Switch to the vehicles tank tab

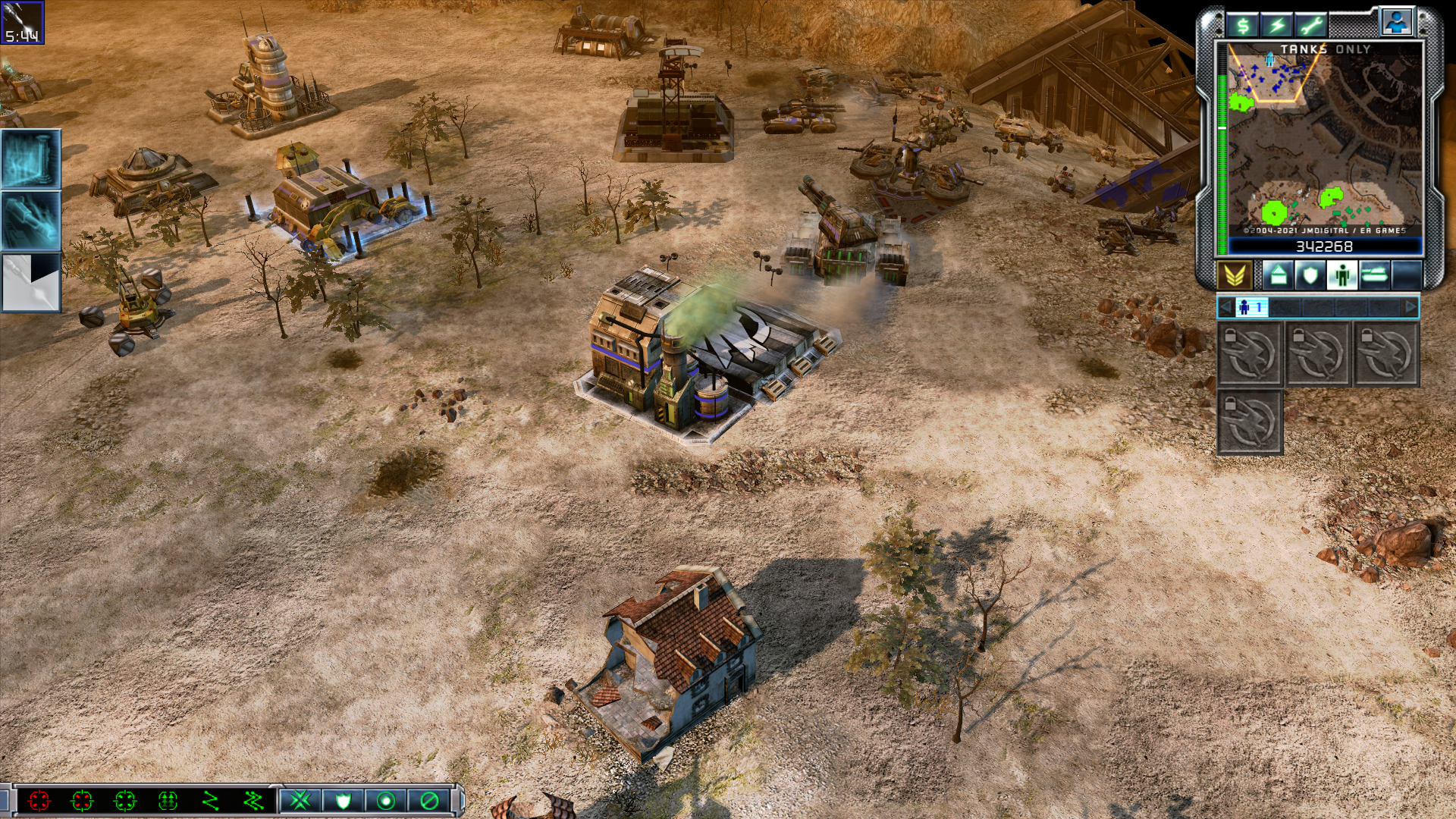click(1374, 275)
